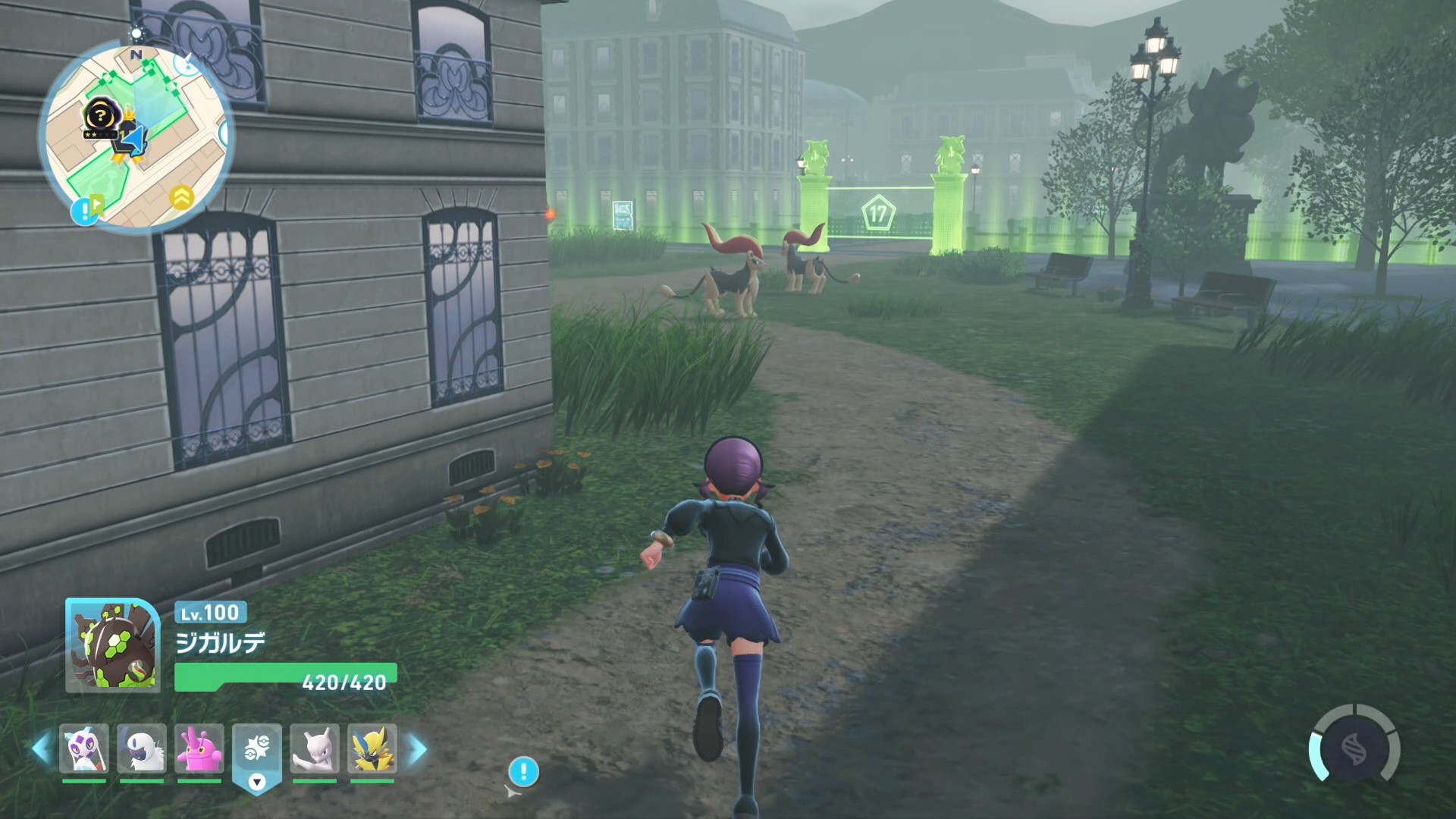This screenshot has height=819, width=1456.
Task: Cycle the party bar left
Action: (42, 748)
